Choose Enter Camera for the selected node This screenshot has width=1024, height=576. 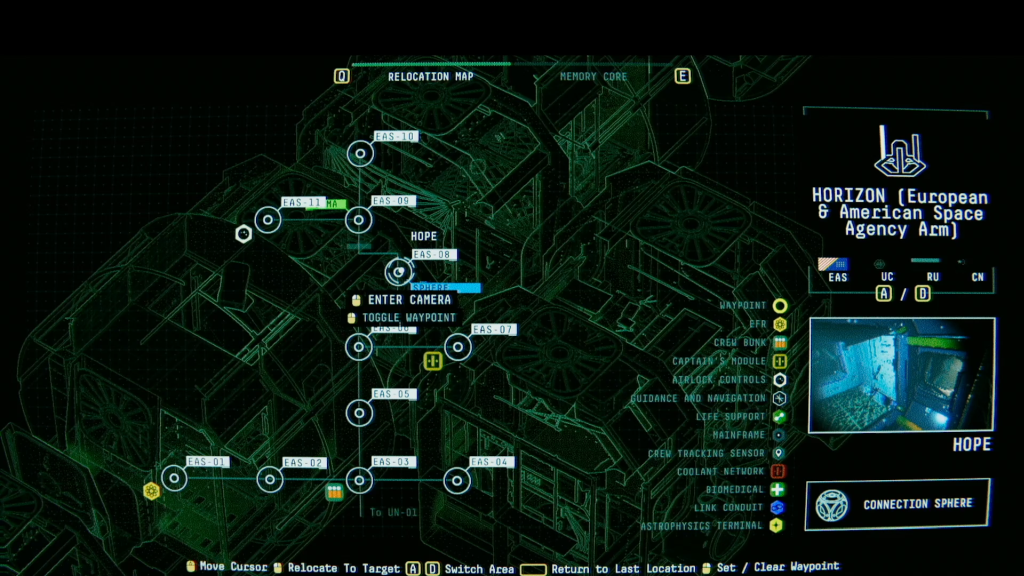coord(409,299)
